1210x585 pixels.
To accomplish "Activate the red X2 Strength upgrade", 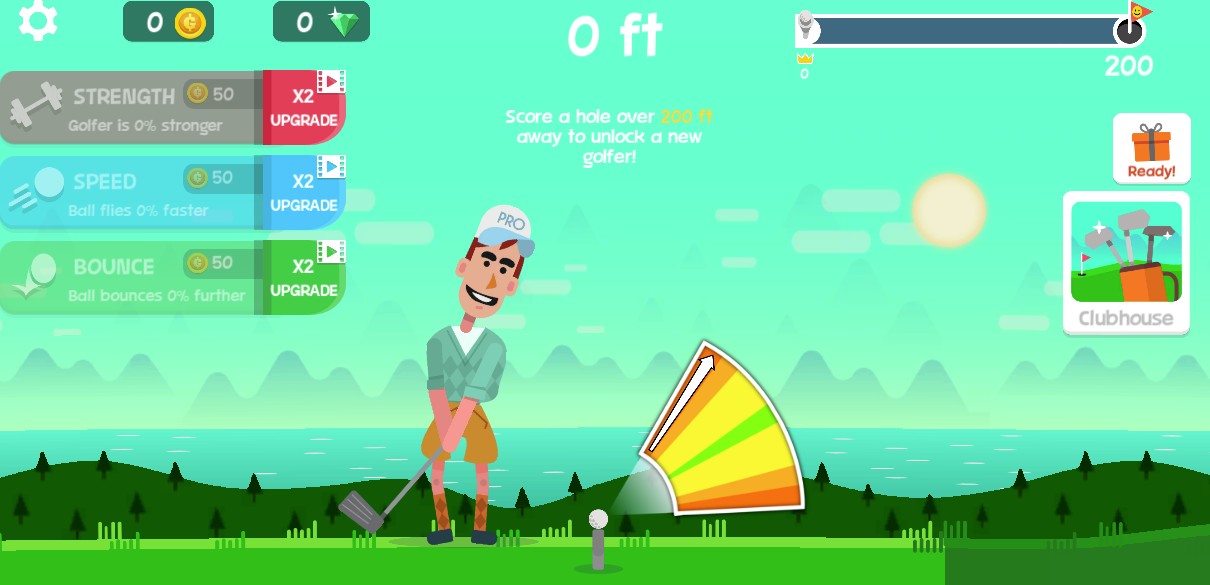I will coord(304,107).
